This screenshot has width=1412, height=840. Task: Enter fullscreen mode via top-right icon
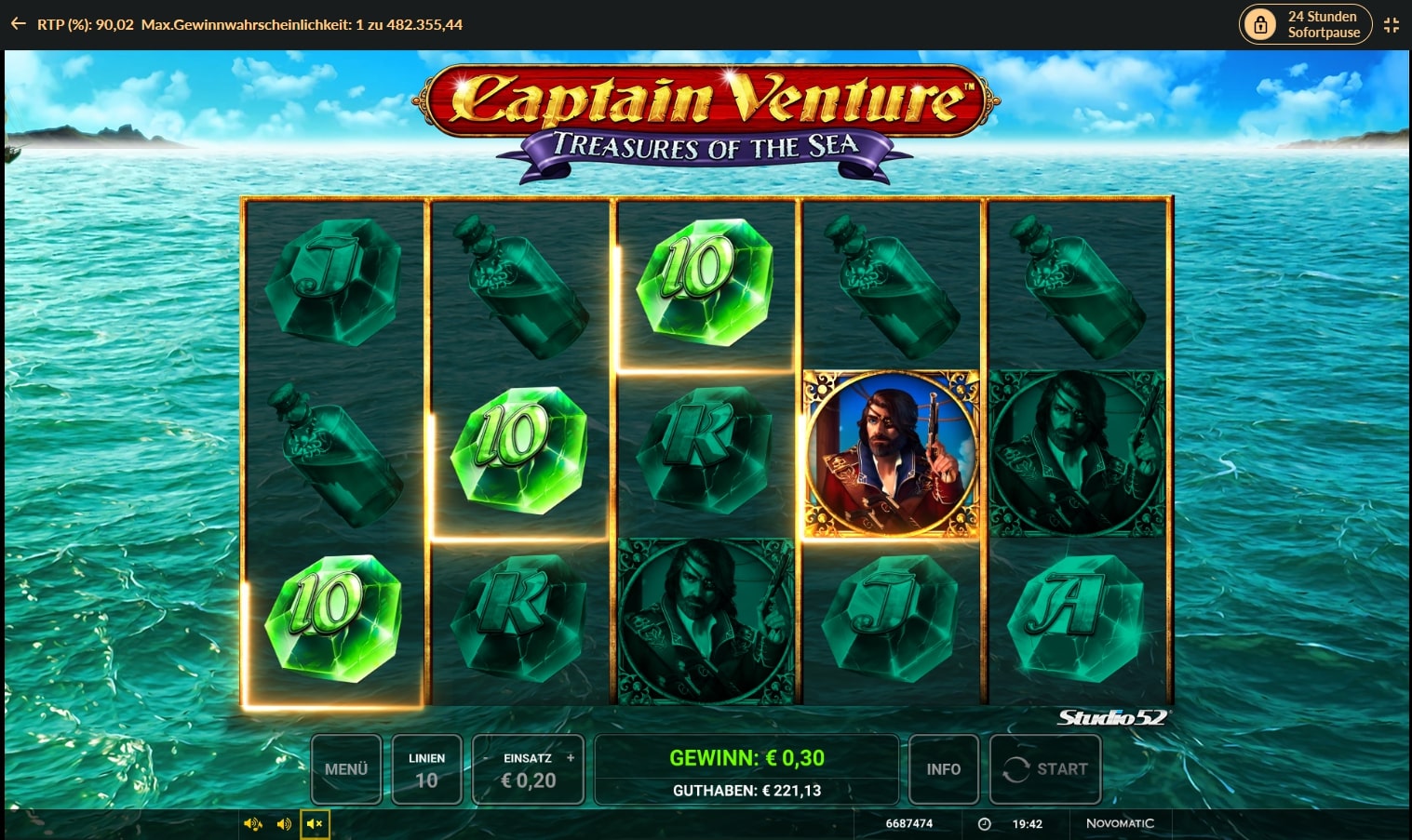tap(1392, 24)
